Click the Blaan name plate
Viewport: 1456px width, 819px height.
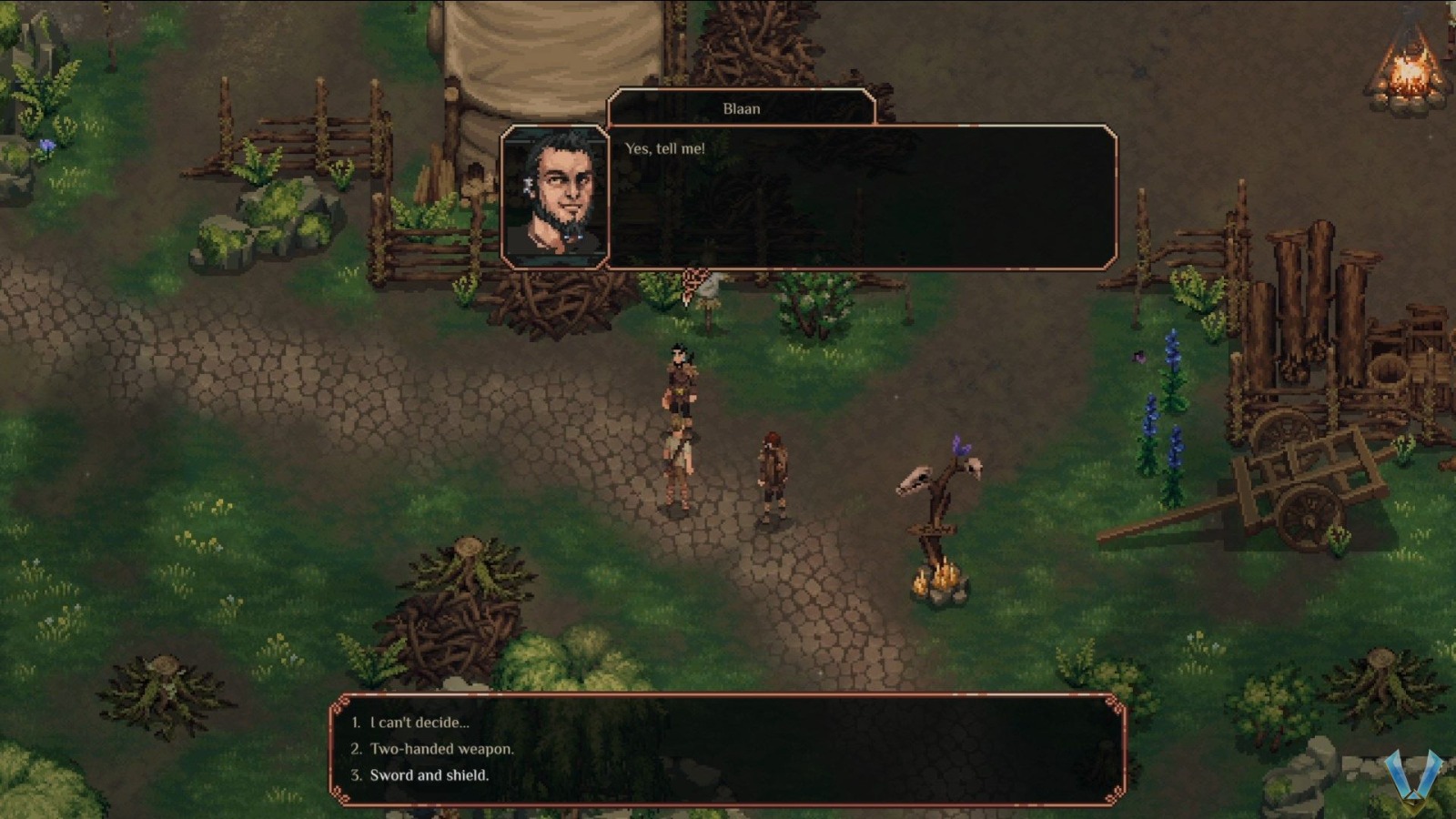click(743, 108)
